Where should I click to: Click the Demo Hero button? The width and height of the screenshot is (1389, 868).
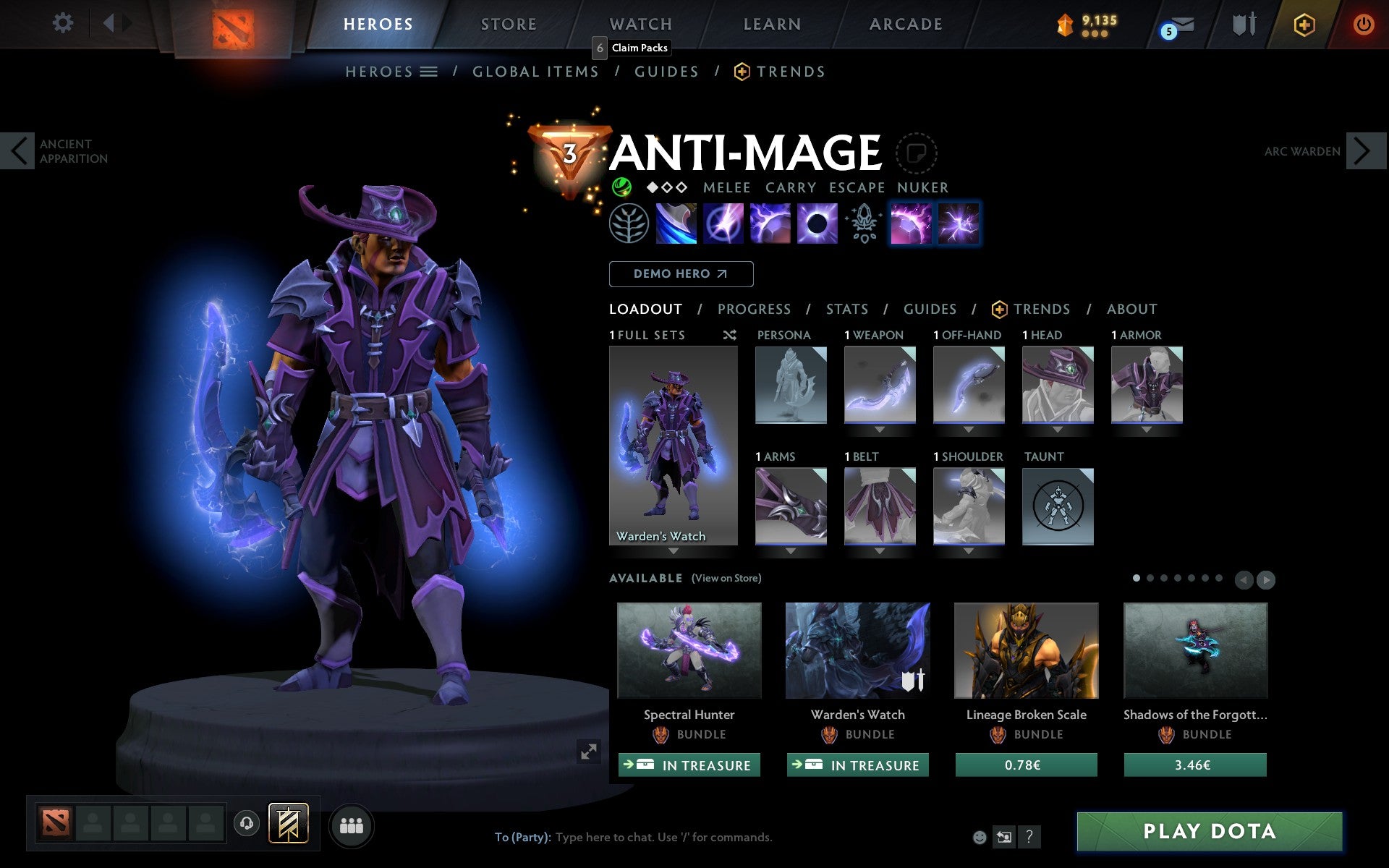(x=681, y=274)
